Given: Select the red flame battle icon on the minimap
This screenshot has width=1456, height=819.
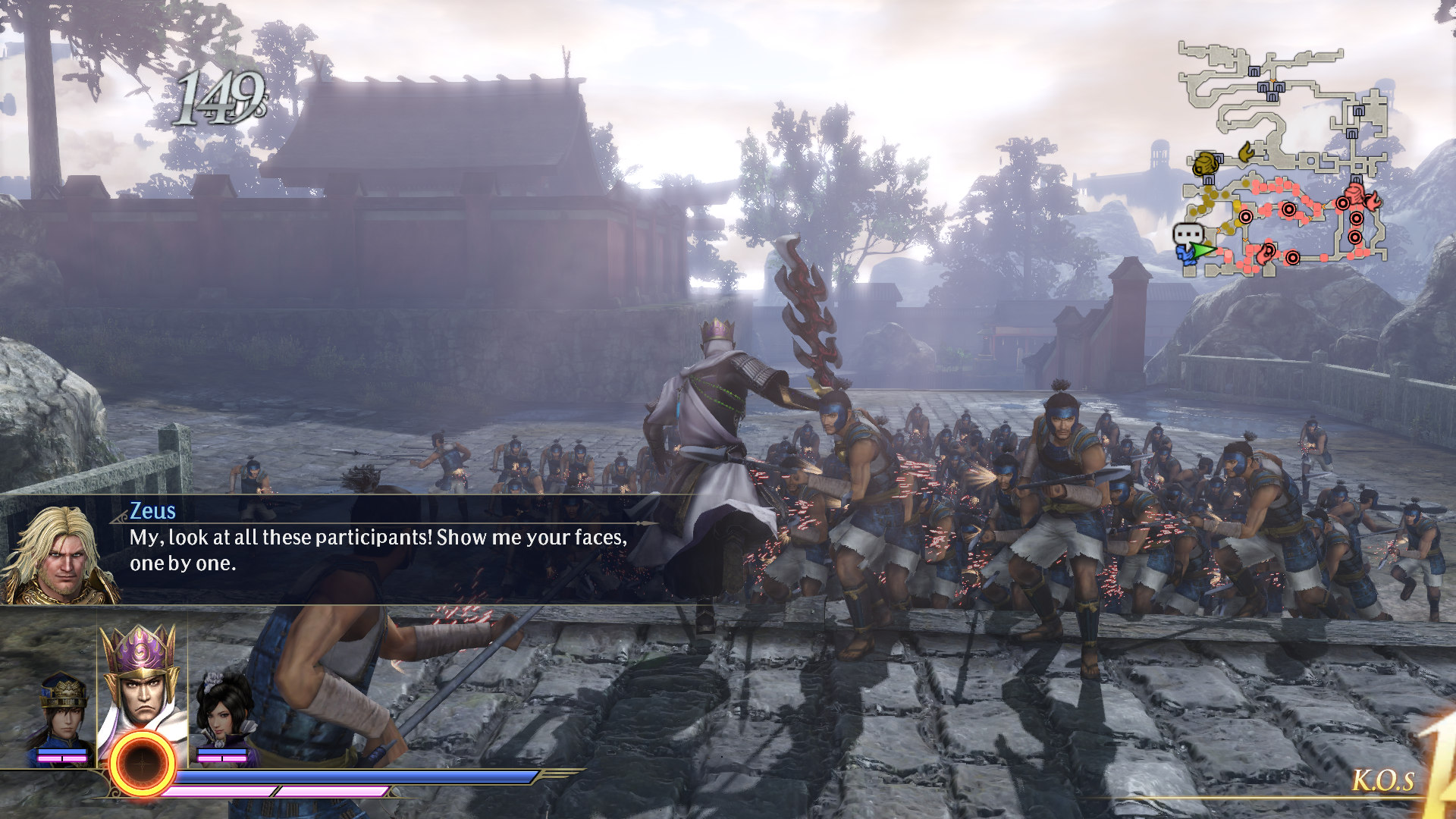Looking at the screenshot, I should (1374, 202).
